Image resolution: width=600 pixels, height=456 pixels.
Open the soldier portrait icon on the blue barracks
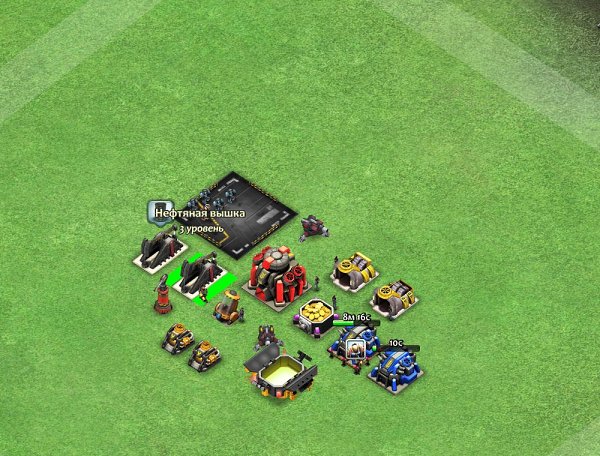tap(355, 348)
